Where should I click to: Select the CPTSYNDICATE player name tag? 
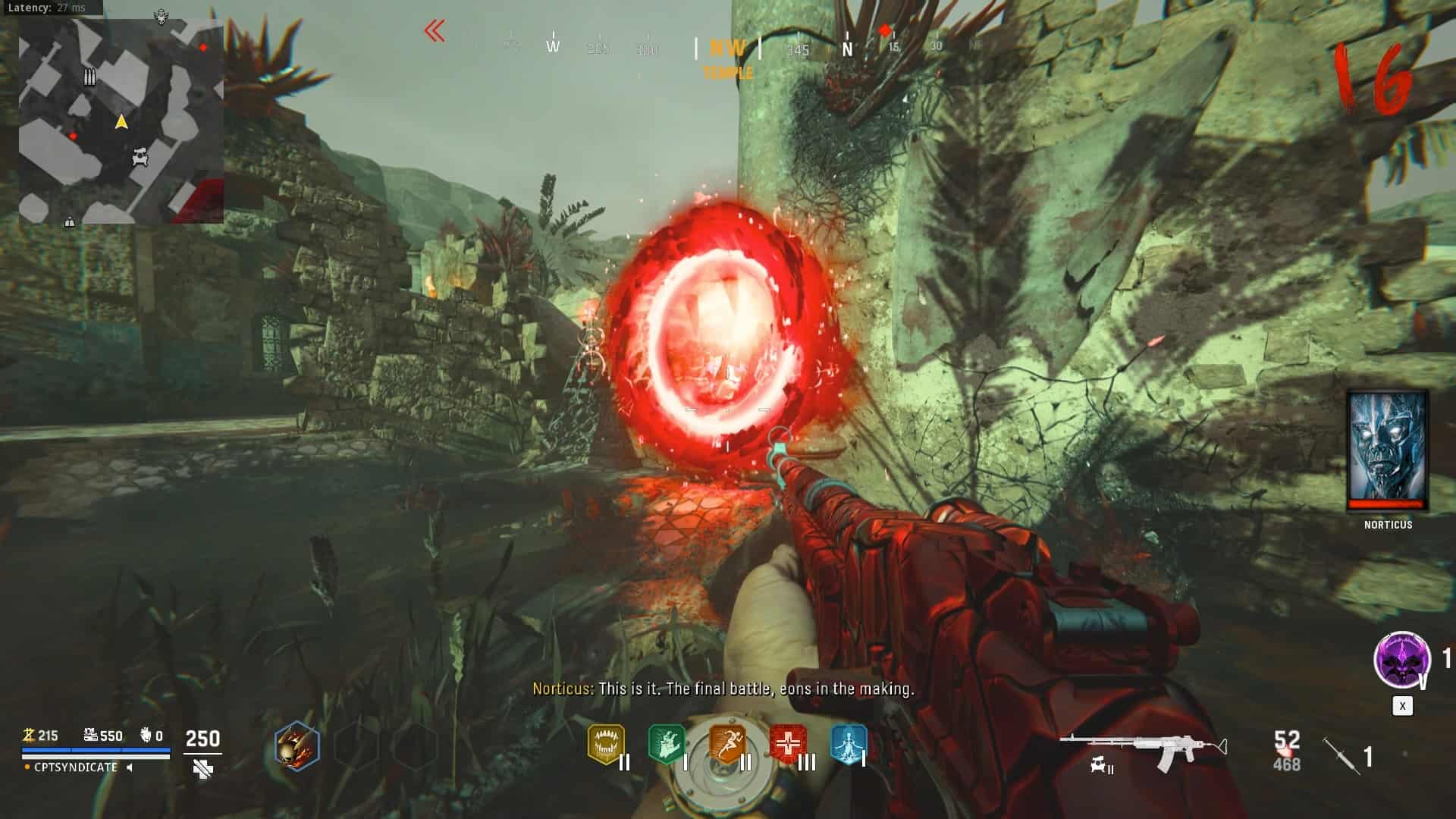point(76,767)
